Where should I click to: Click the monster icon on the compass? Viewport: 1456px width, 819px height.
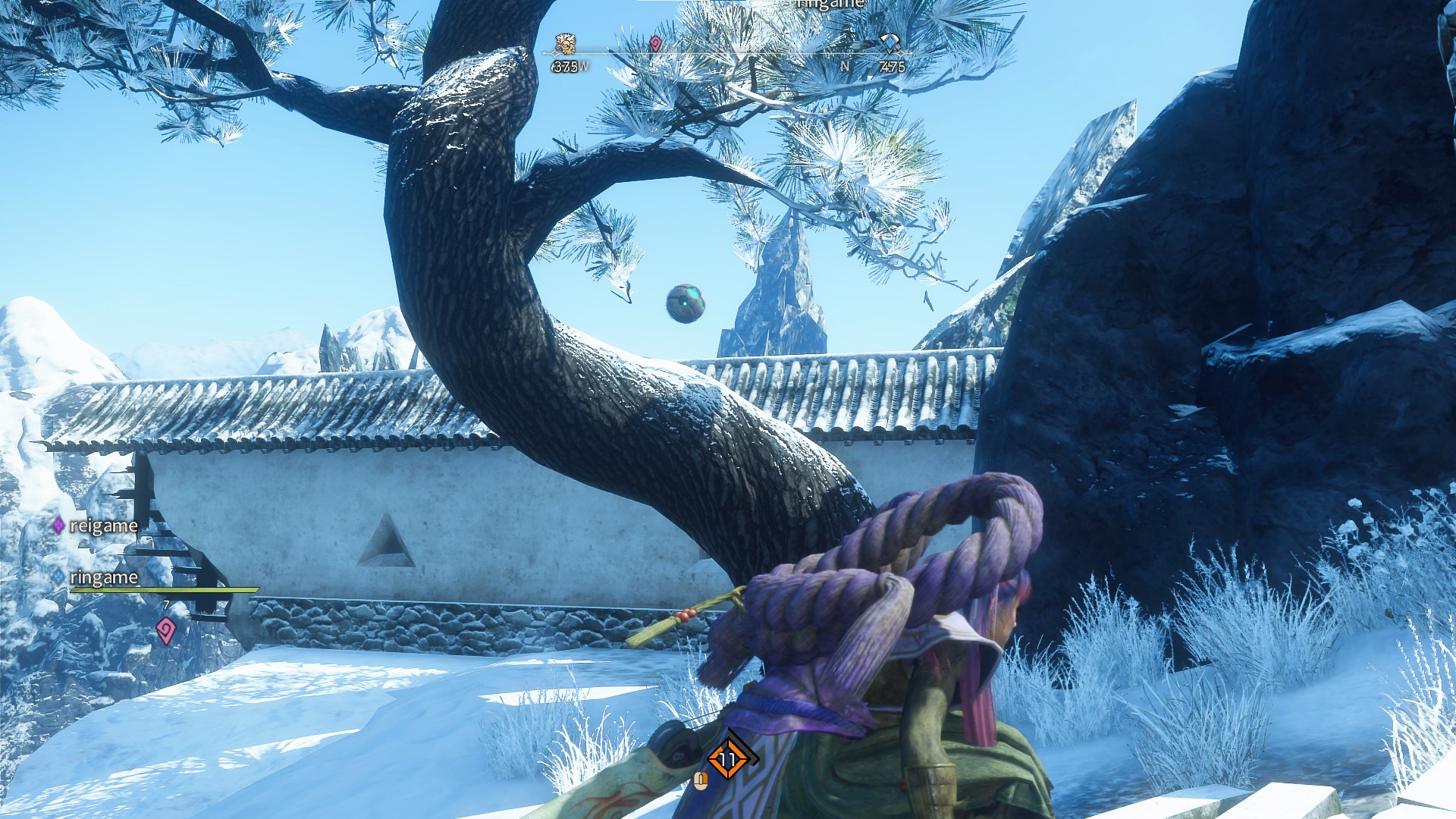[x=564, y=43]
